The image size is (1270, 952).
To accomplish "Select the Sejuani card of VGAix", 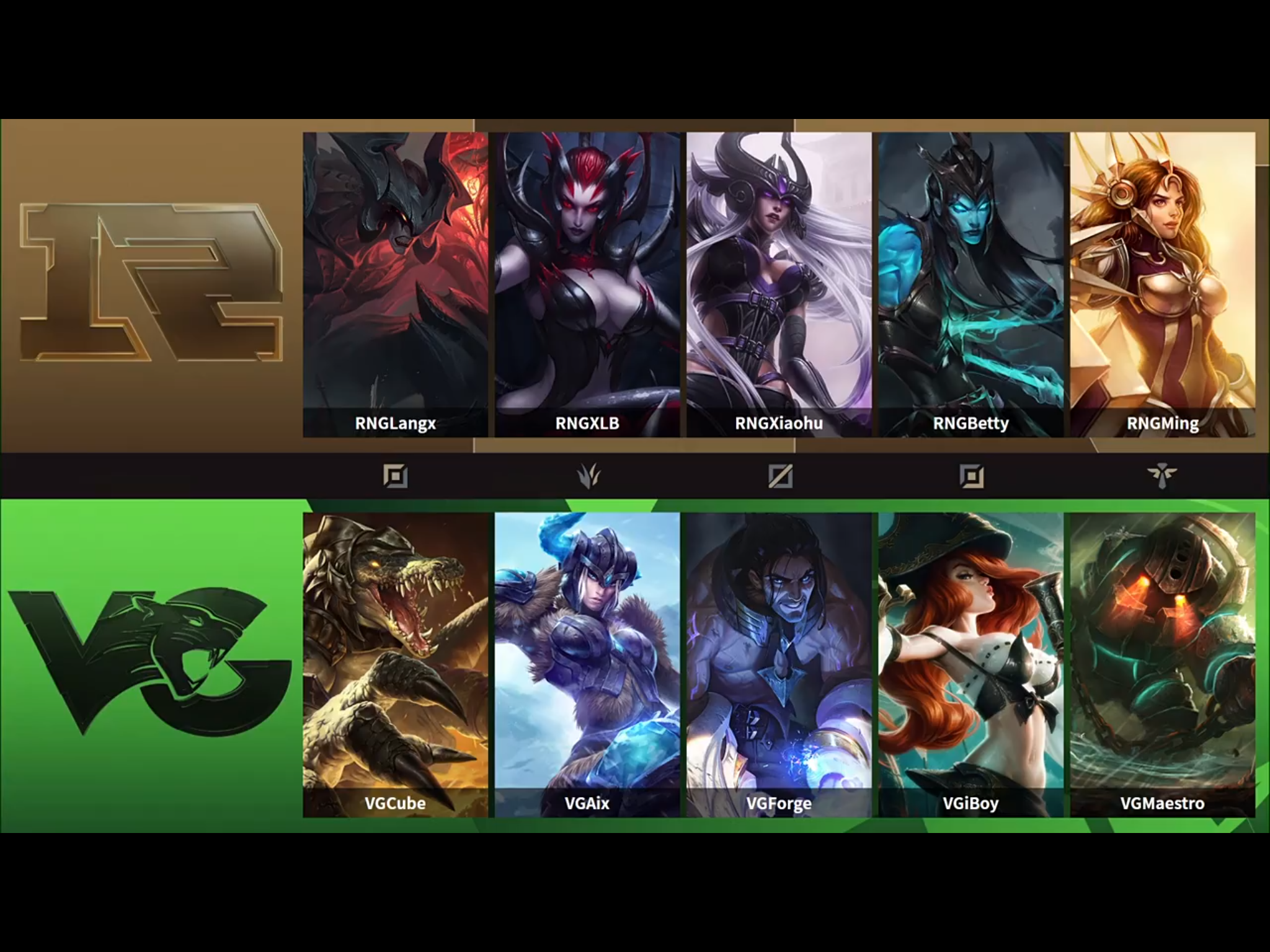I will (x=587, y=664).
